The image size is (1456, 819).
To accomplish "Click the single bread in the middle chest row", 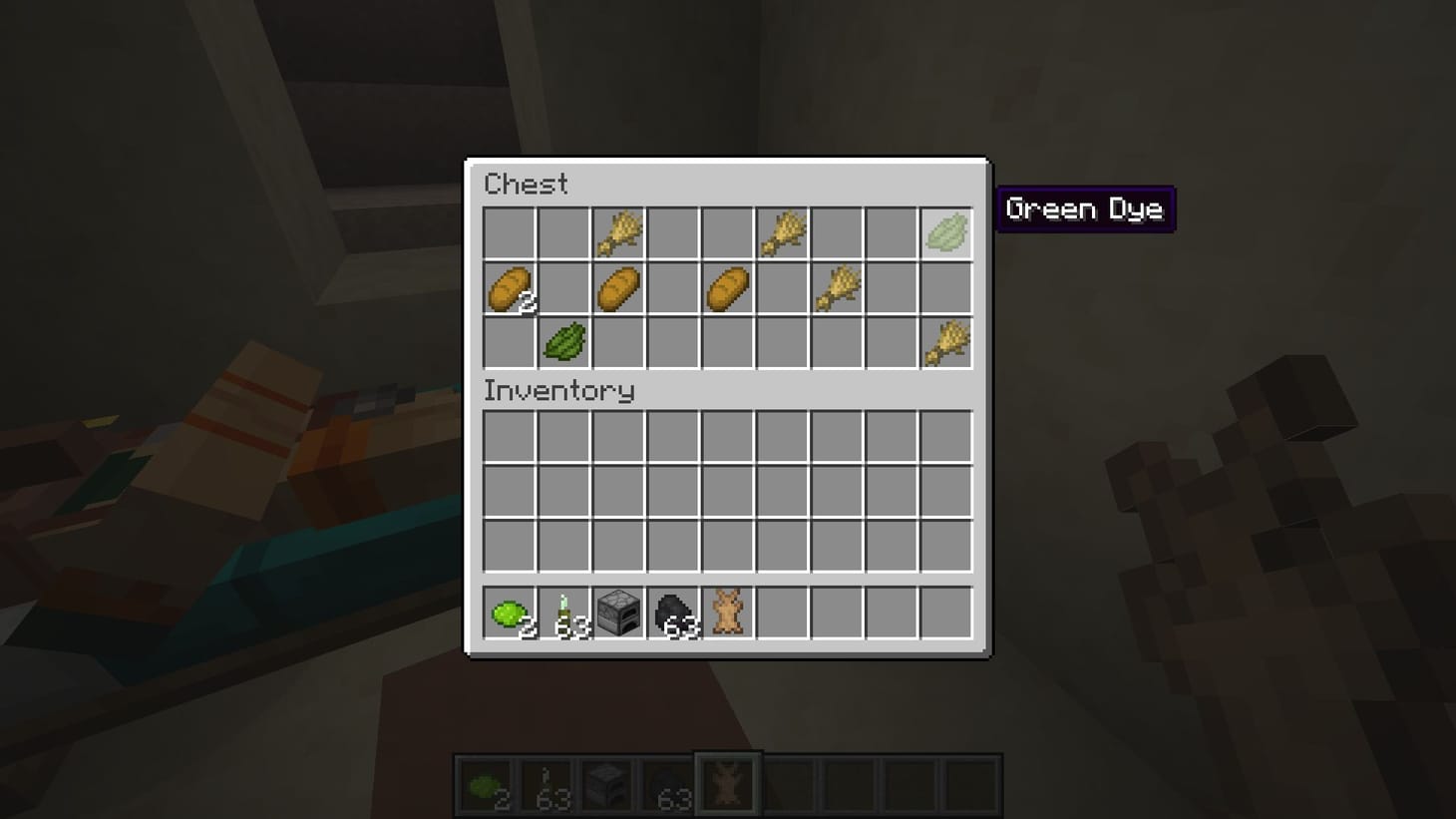I will tap(617, 288).
